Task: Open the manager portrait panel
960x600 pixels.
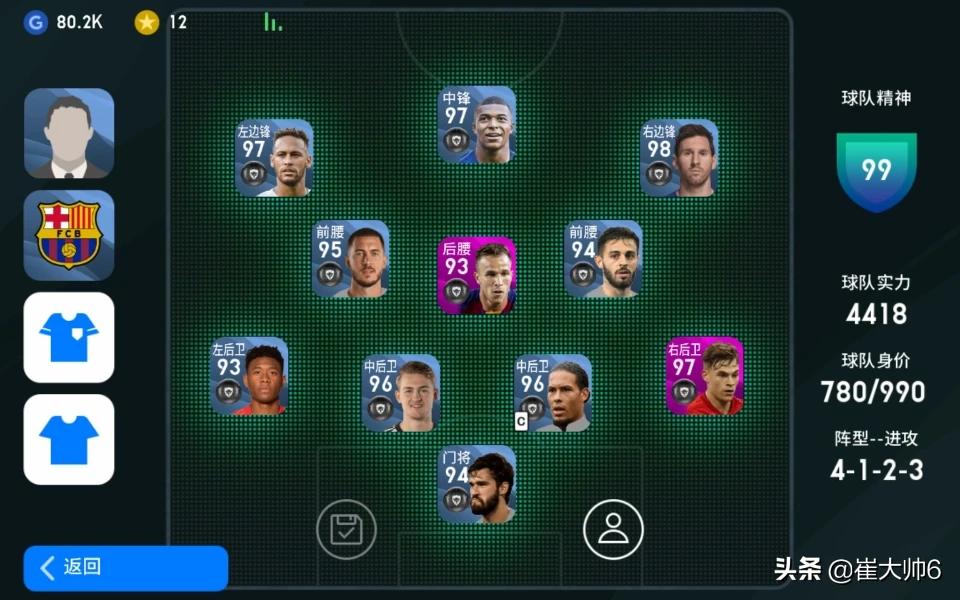Action: click(69, 133)
